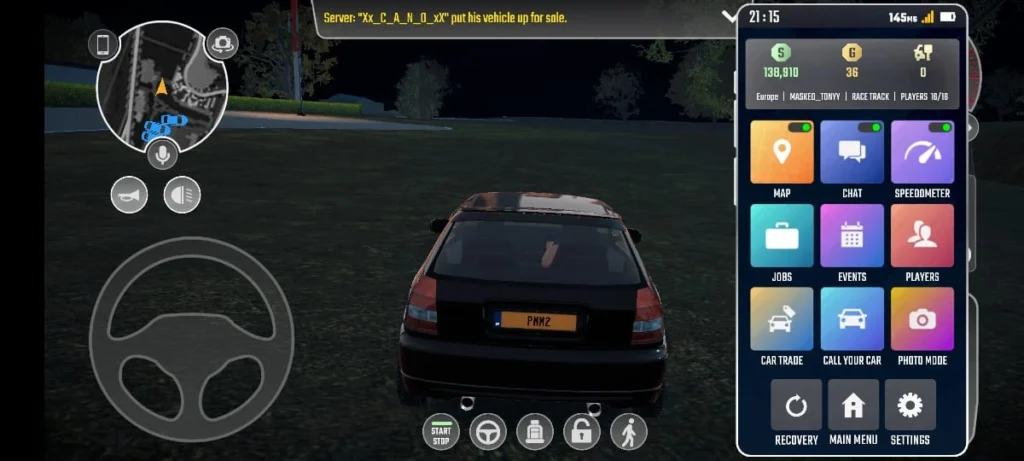Select the car seat icon

click(x=535, y=431)
